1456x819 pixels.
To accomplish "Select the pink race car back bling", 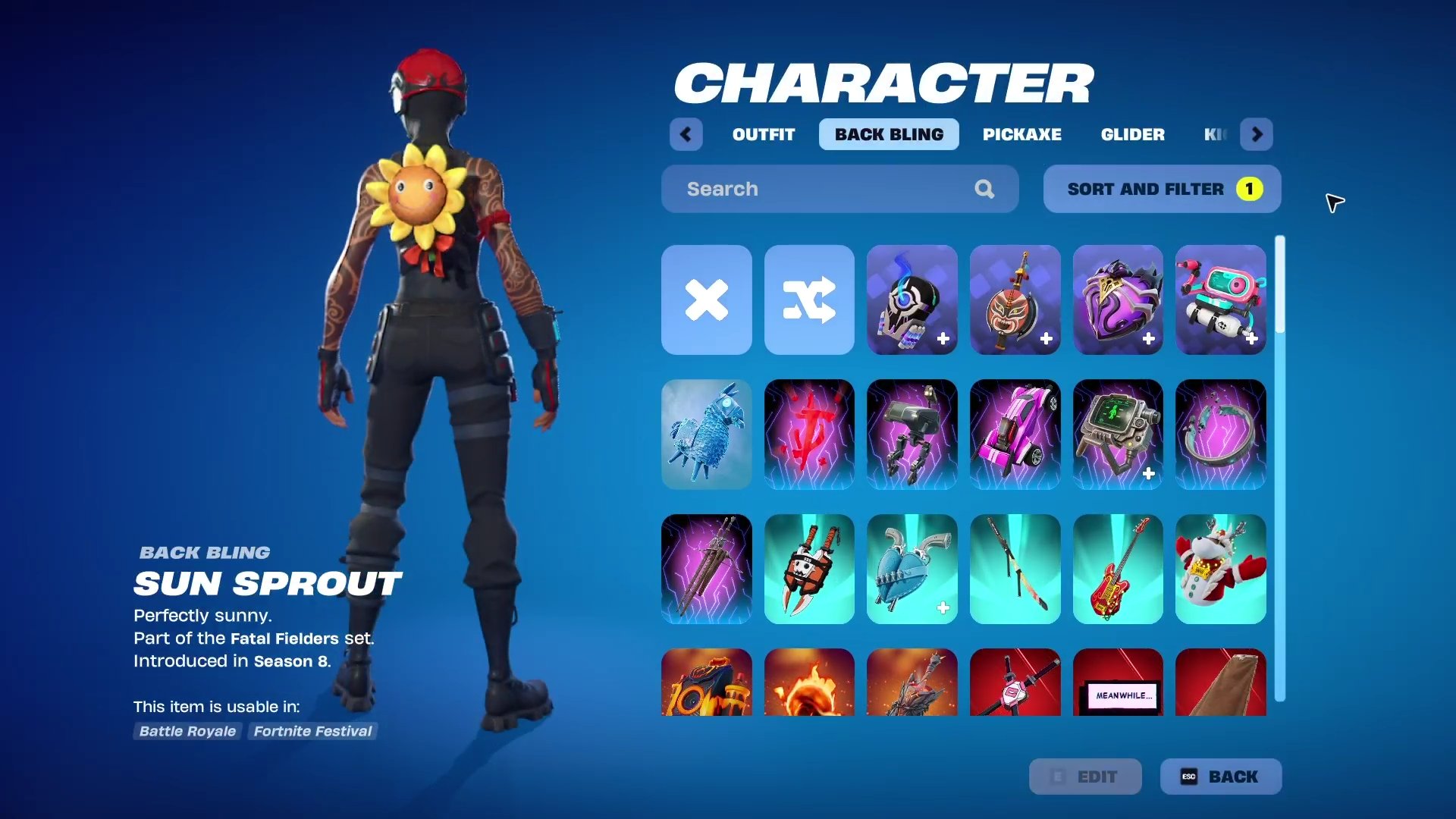I will [1015, 435].
